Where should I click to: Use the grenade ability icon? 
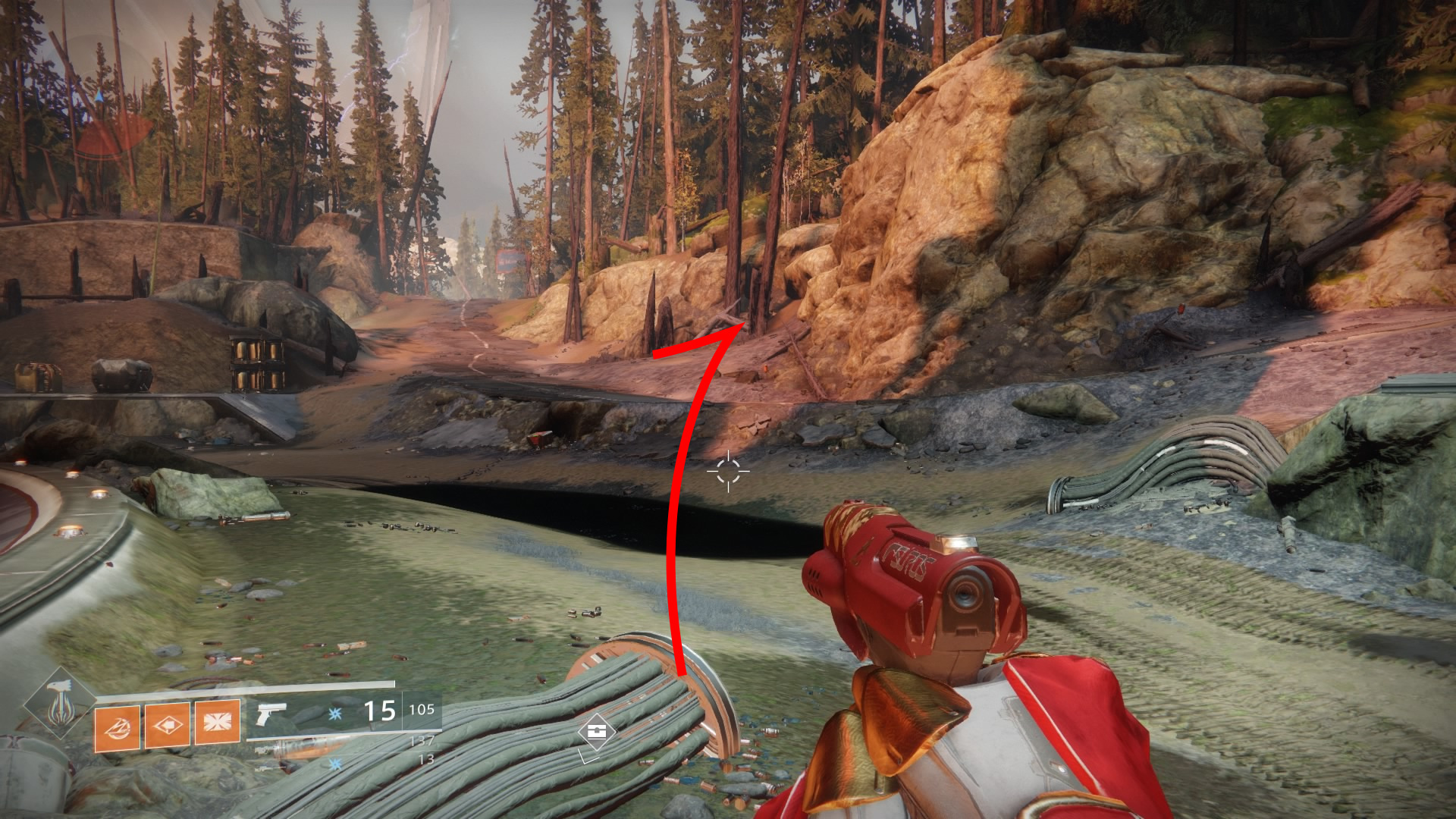coord(117,728)
